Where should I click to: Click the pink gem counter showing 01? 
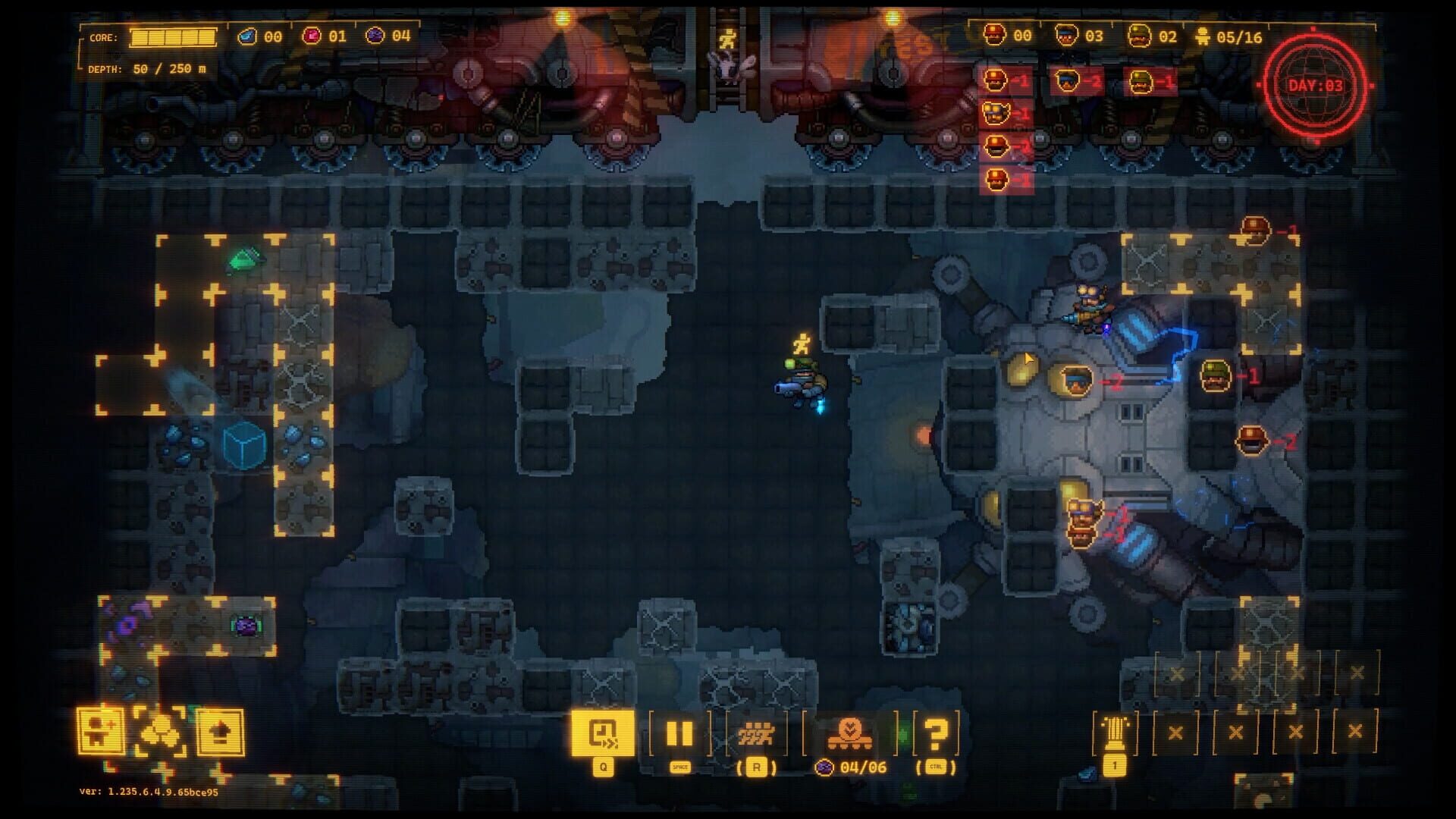pyautogui.click(x=326, y=34)
